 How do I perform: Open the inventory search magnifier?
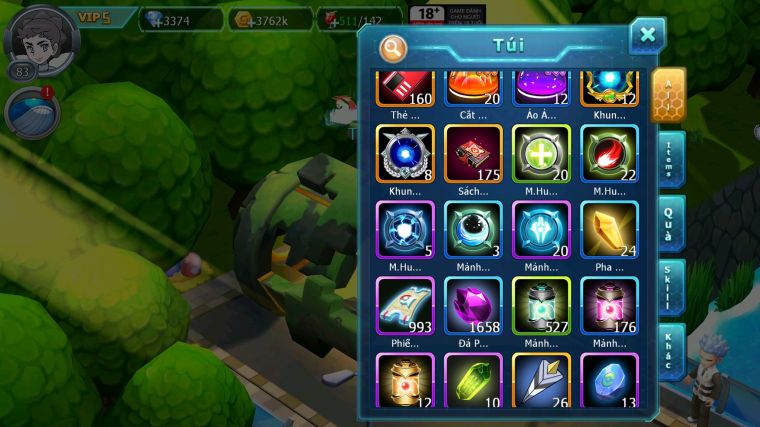pyautogui.click(x=394, y=48)
